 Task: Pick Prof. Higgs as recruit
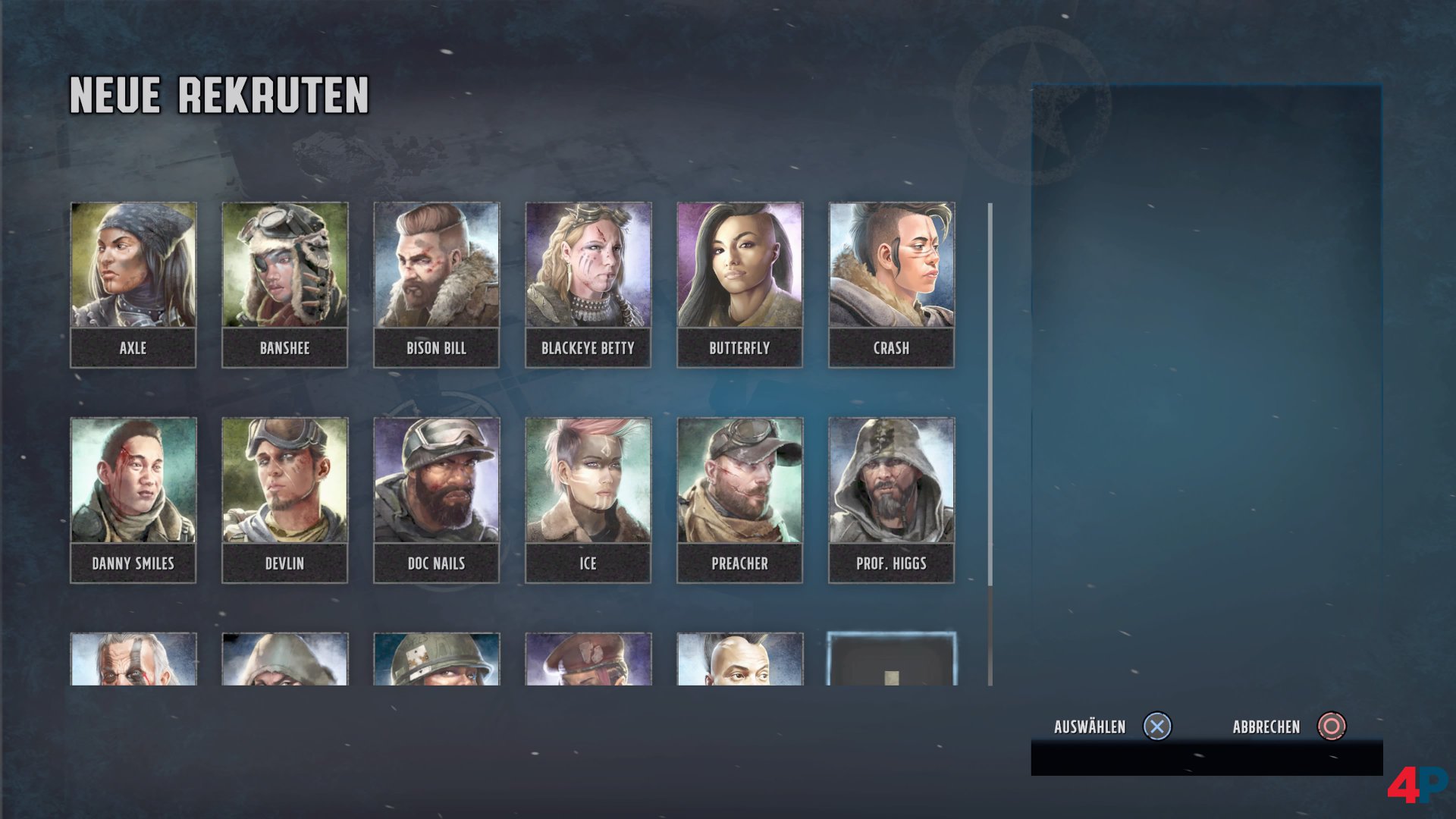click(x=891, y=500)
